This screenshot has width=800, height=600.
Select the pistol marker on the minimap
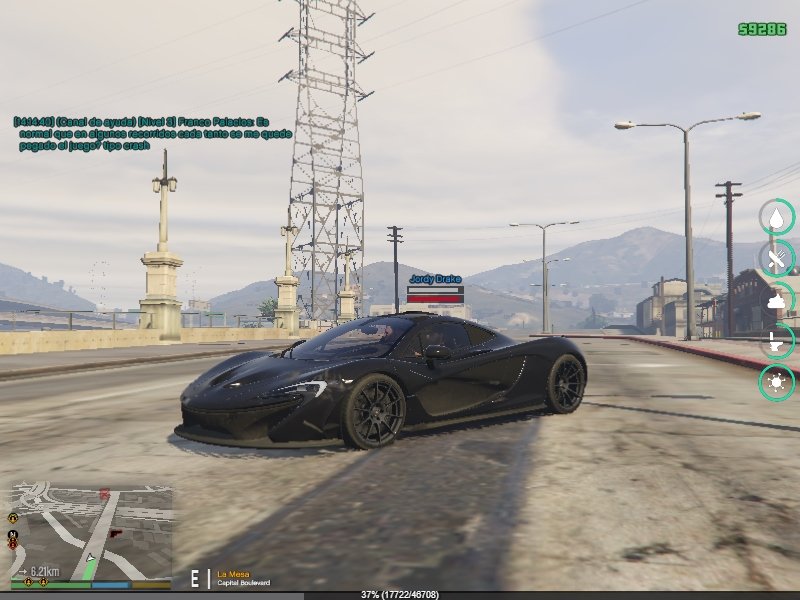coord(117,533)
